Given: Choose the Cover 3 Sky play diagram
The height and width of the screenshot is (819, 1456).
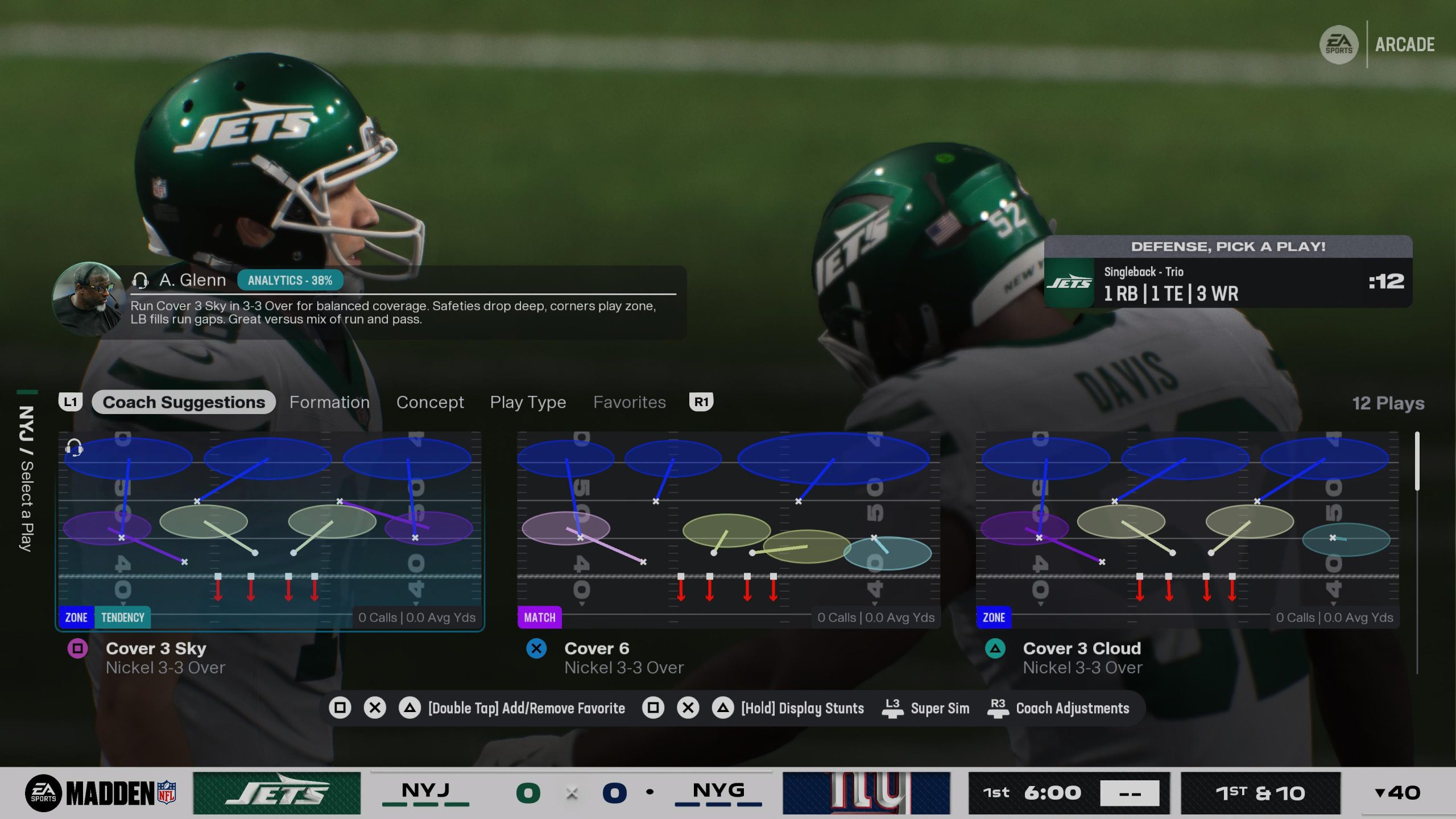Looking at the screenshot, I should click(270, 530).
